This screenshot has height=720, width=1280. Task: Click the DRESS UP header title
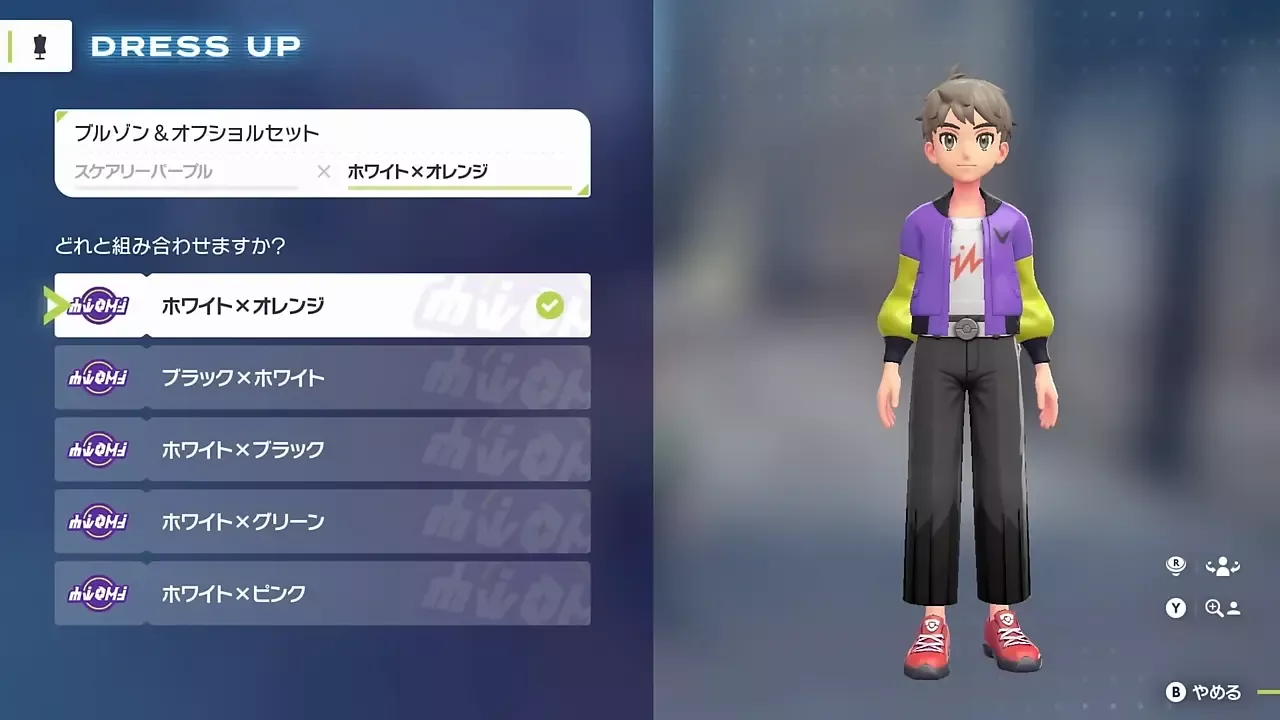(x=195, y=45)
